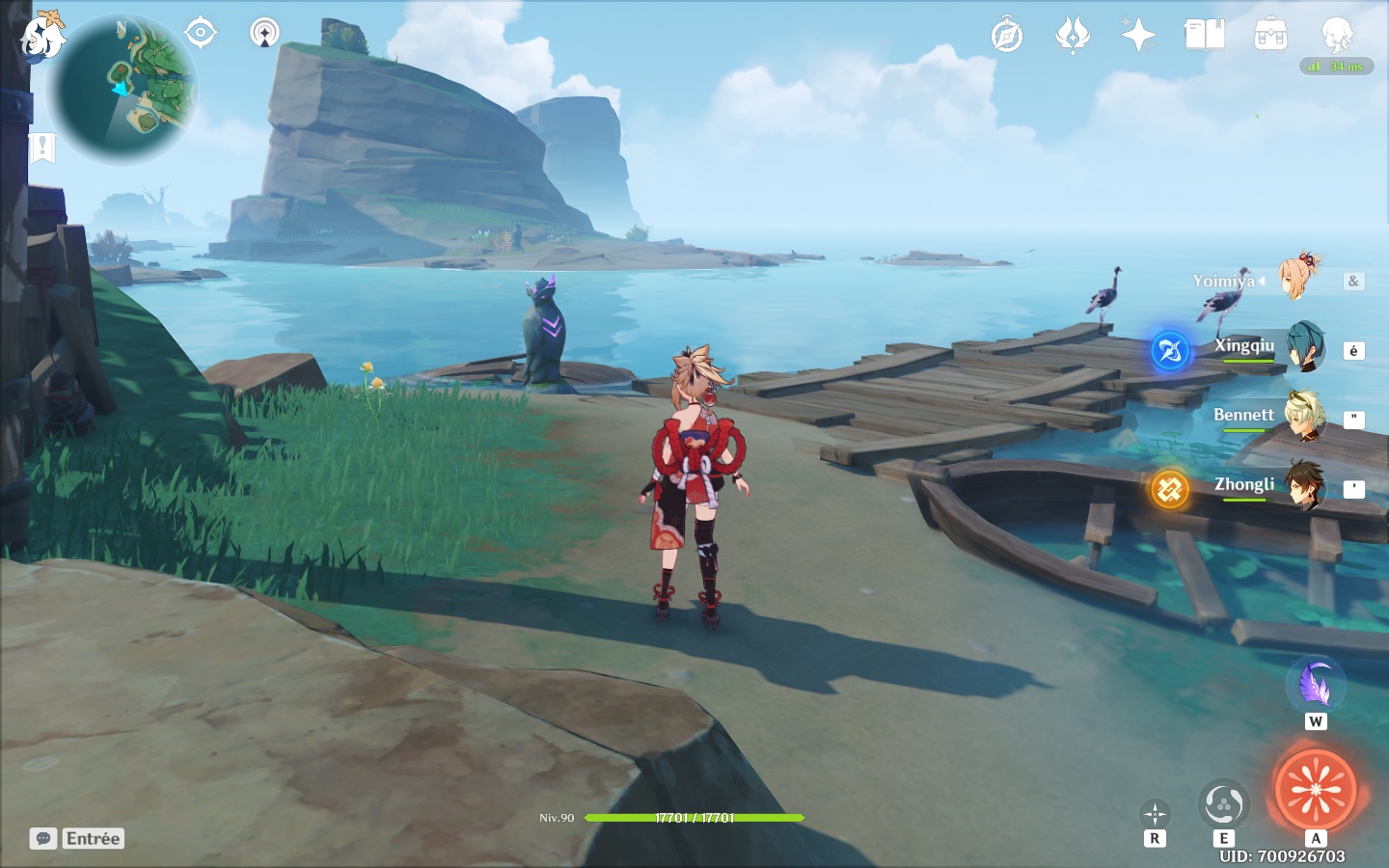
Task: Click the circular minimap
Action: pos(123,91)
